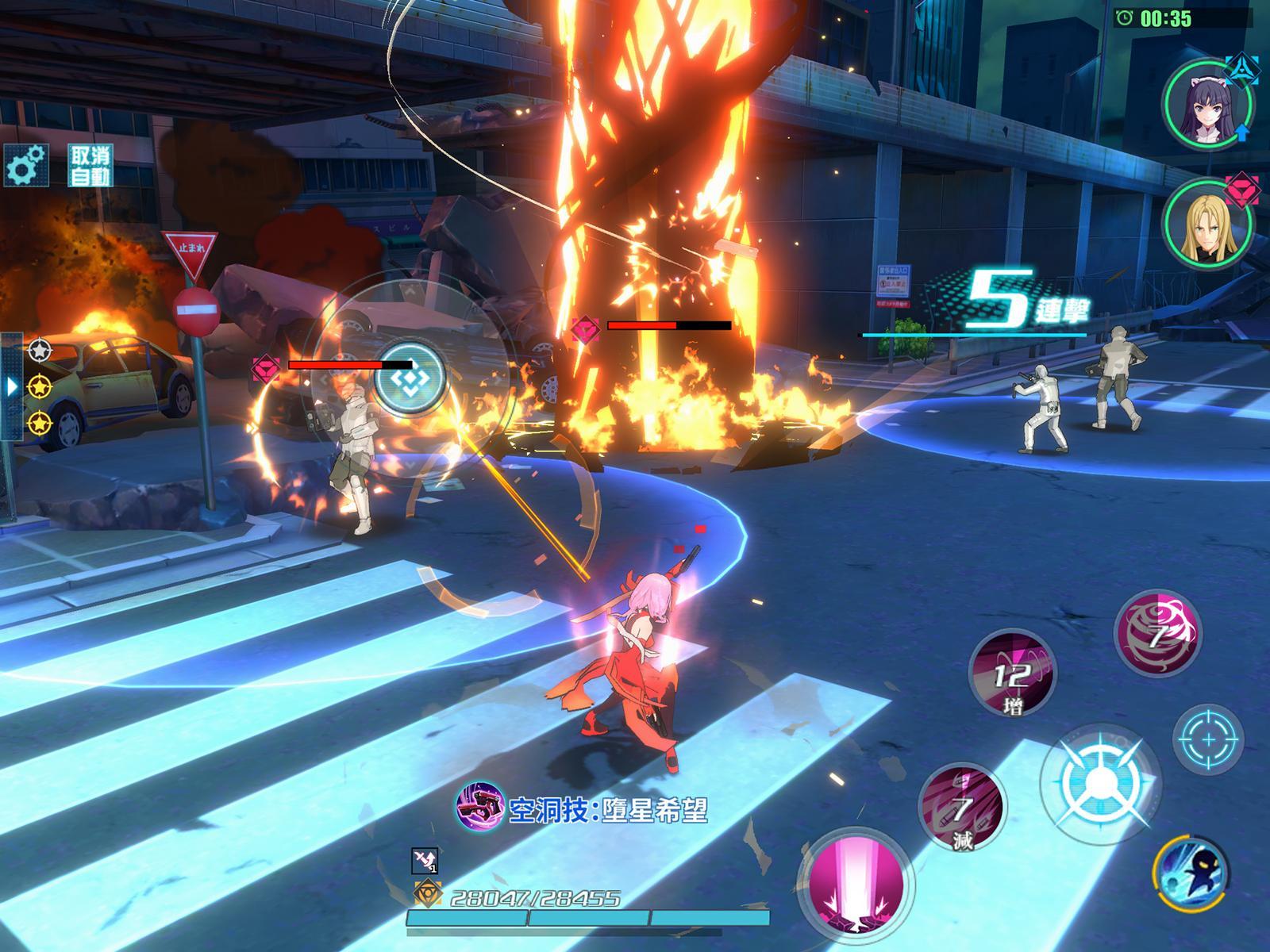Activate the rose skill with cooldown 7
1270x952 pixels.
coord(1158,632)
